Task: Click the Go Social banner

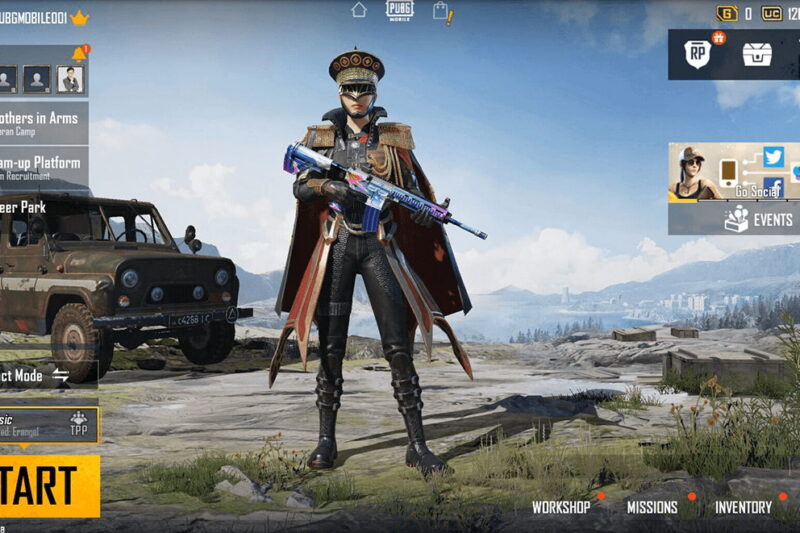Action: tap(735, 172)
